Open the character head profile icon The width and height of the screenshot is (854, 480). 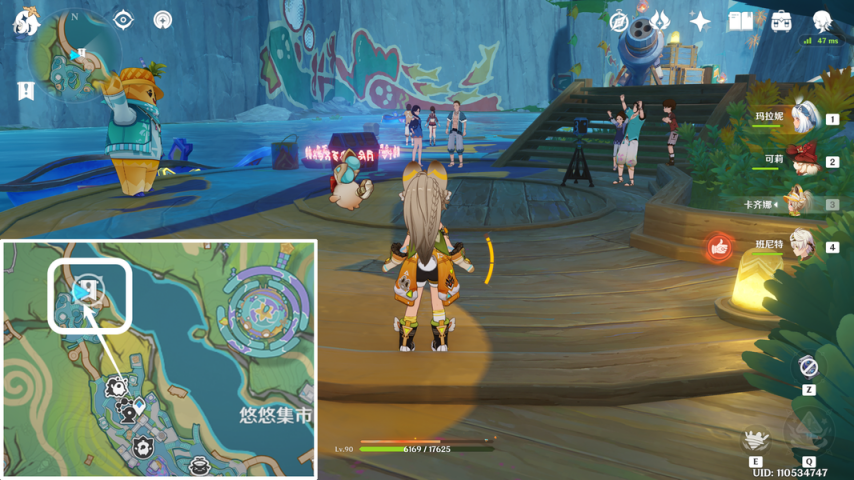(x=822, y=21)
